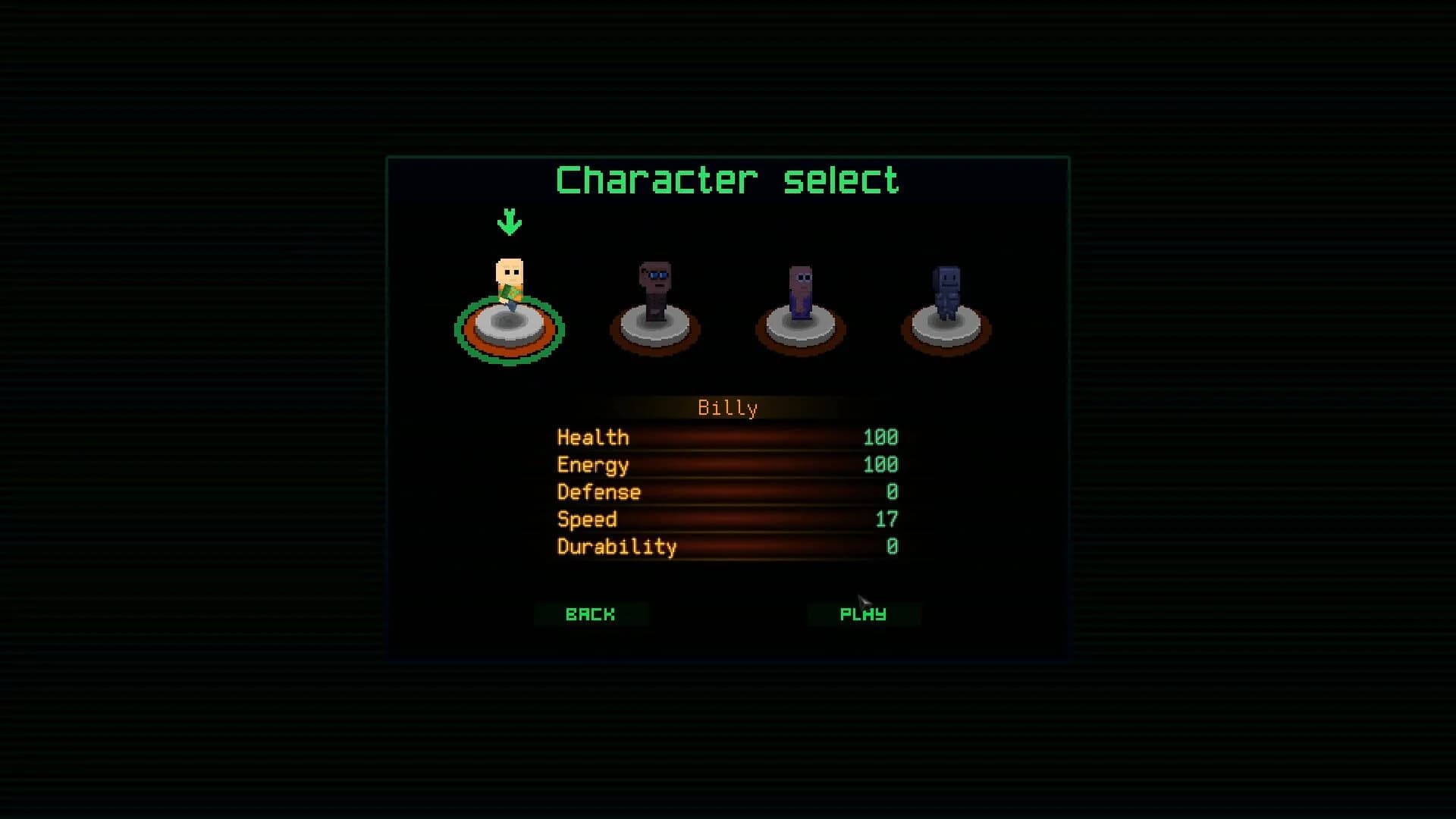Click the Speed stat bar showing 17

(x=728, y=519)
